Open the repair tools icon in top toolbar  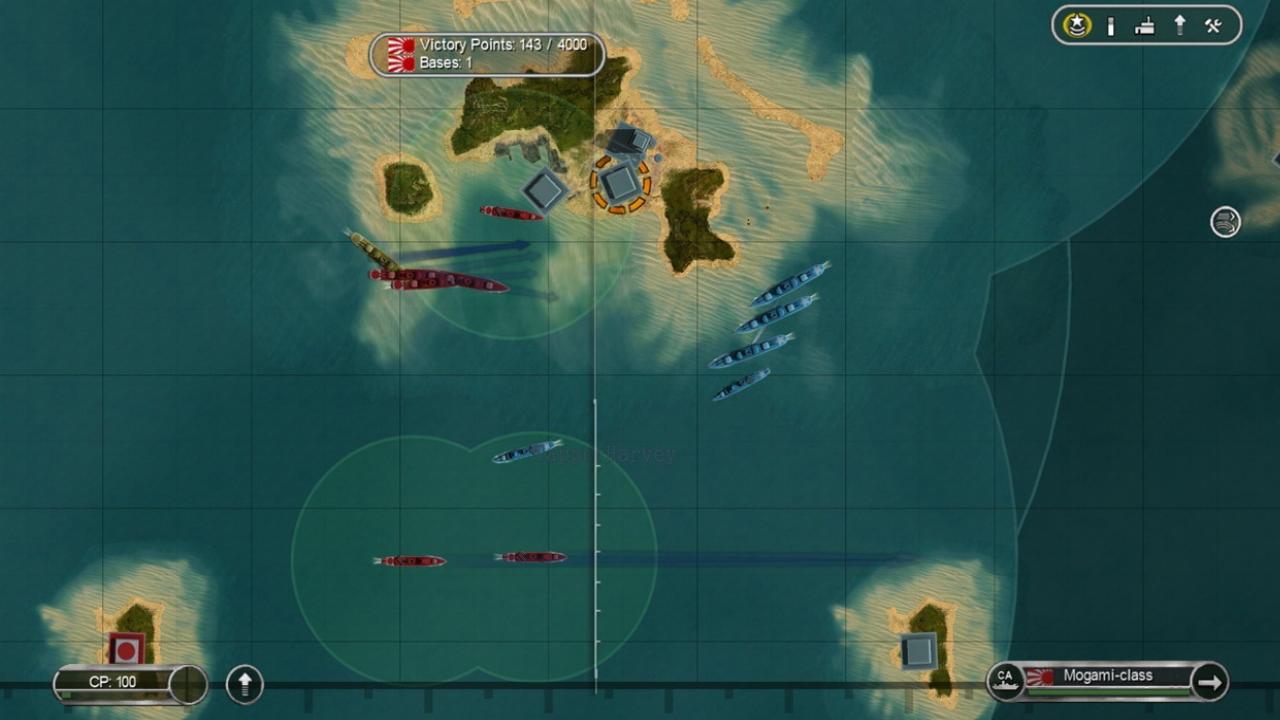pyautogui.click(x=1212, y=25)
